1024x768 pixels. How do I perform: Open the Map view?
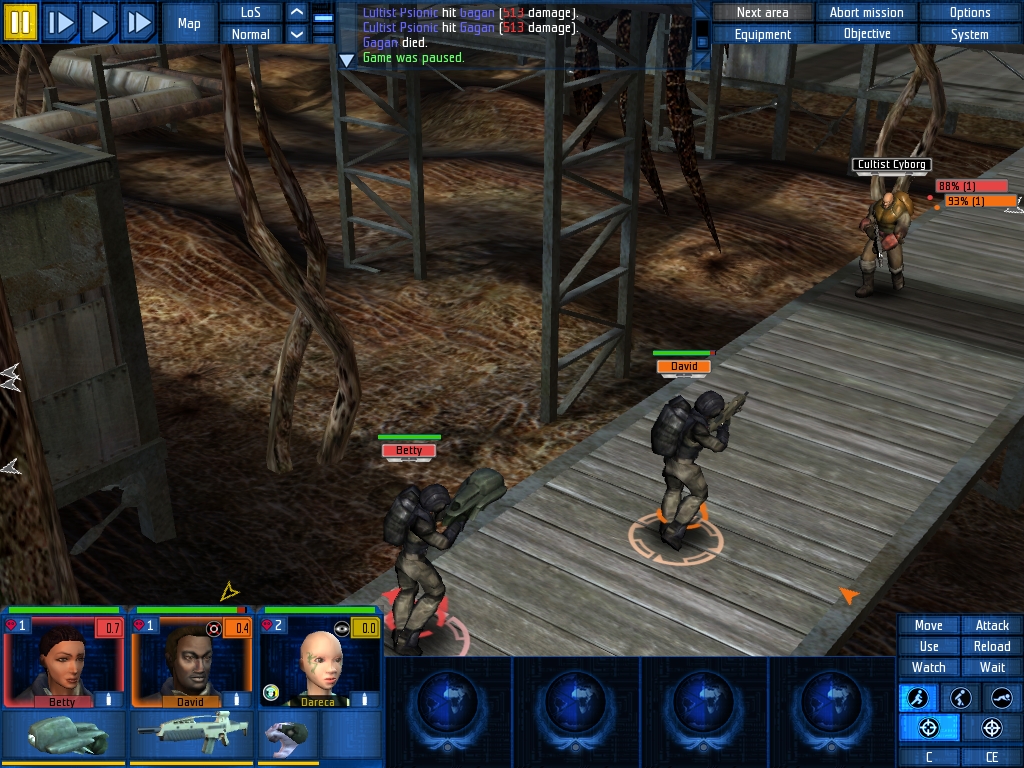189,23
